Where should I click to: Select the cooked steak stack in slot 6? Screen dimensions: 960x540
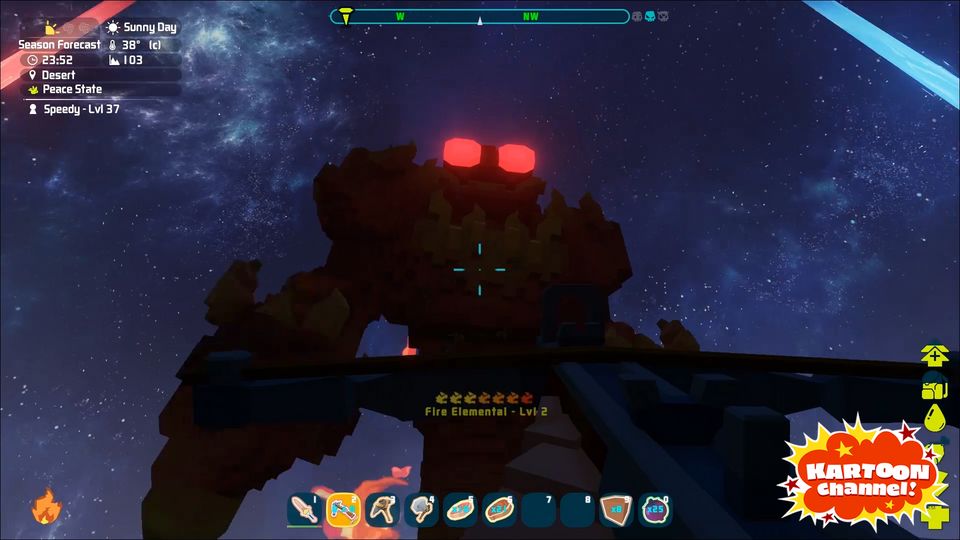tap(499, 510)
